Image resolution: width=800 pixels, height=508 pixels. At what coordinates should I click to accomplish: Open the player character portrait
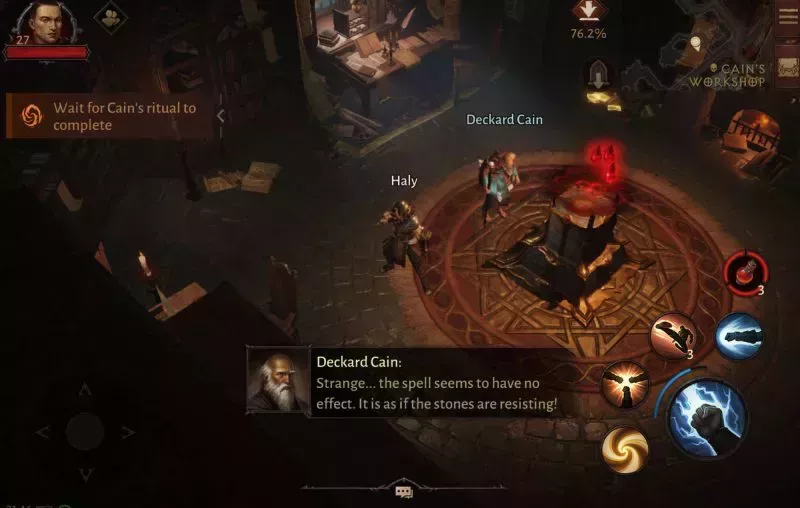44,22
